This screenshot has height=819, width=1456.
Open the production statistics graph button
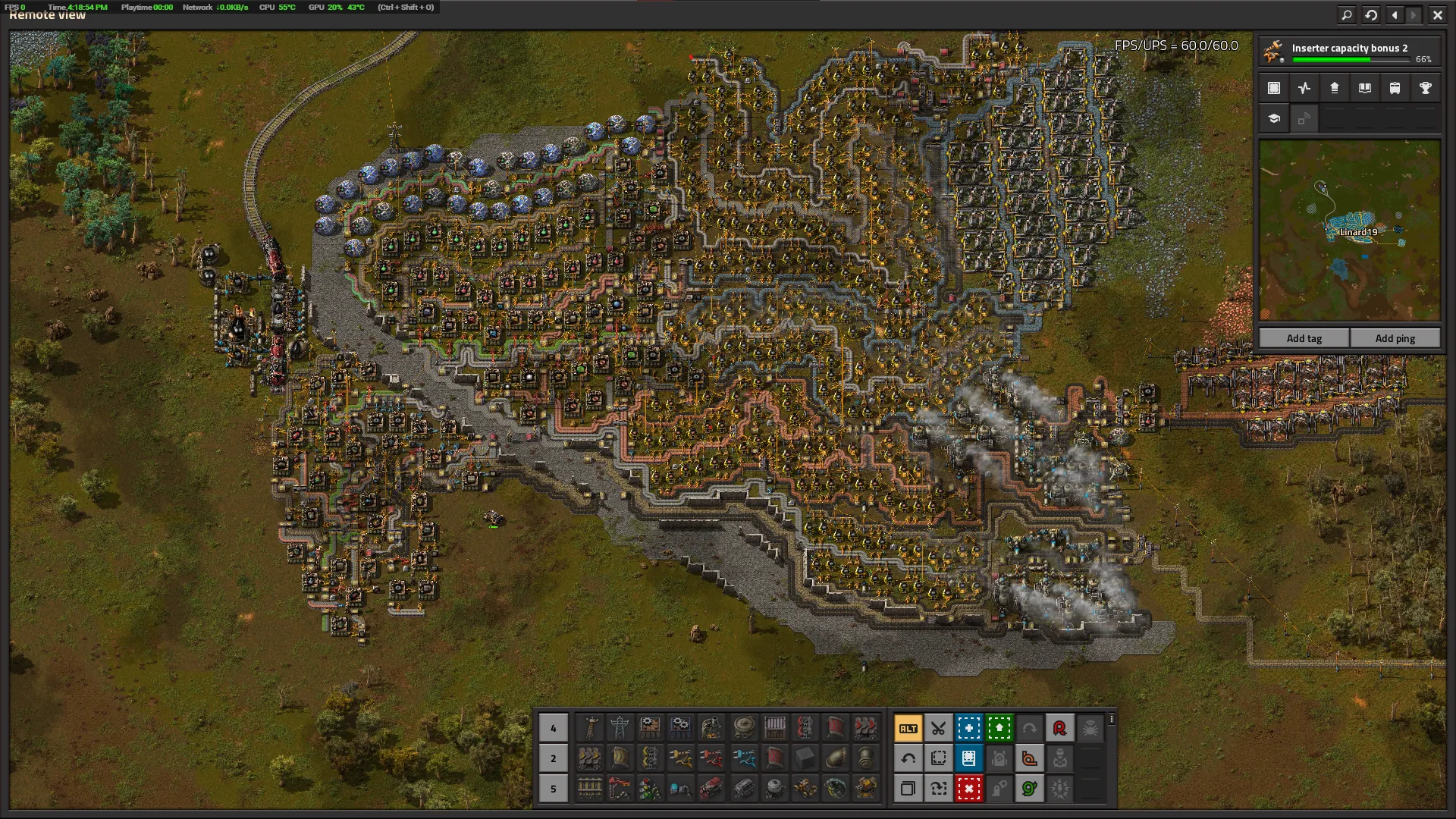click(x=1304, y=88)
